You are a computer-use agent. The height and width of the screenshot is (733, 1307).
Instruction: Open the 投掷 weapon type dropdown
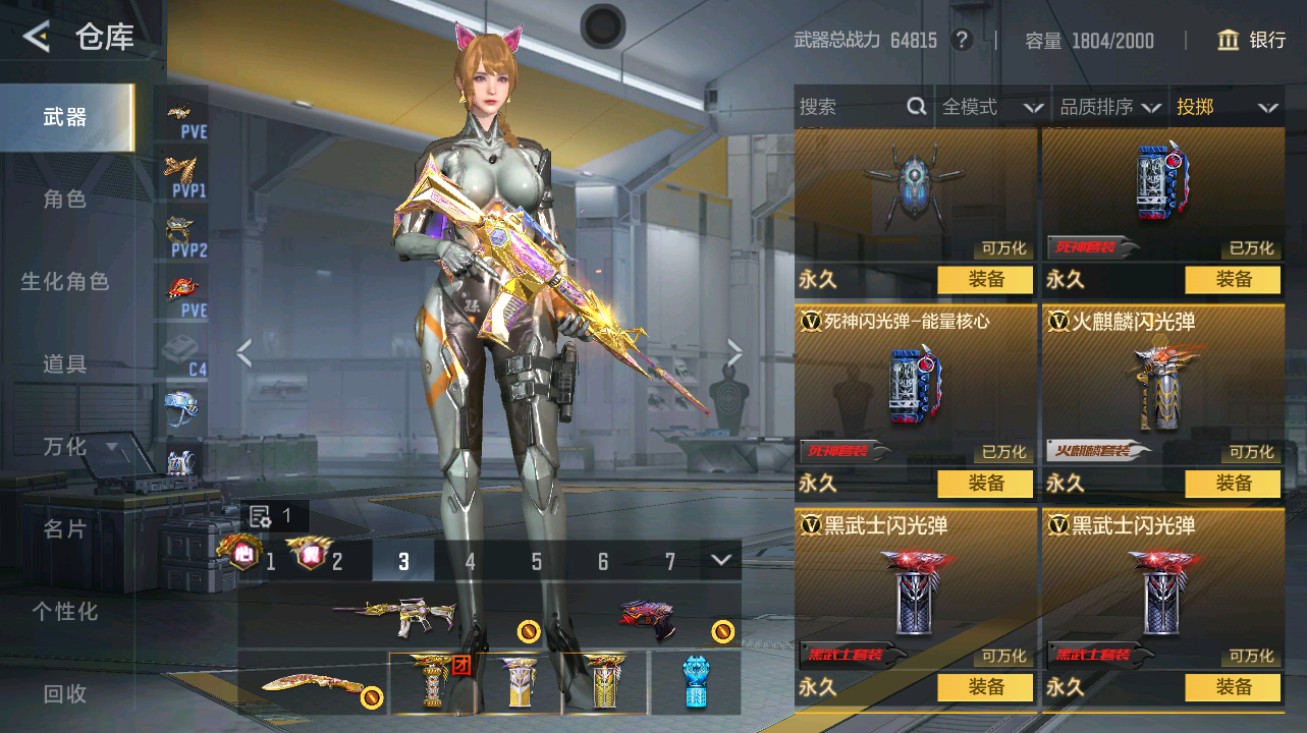click(x=1227, y=107)
